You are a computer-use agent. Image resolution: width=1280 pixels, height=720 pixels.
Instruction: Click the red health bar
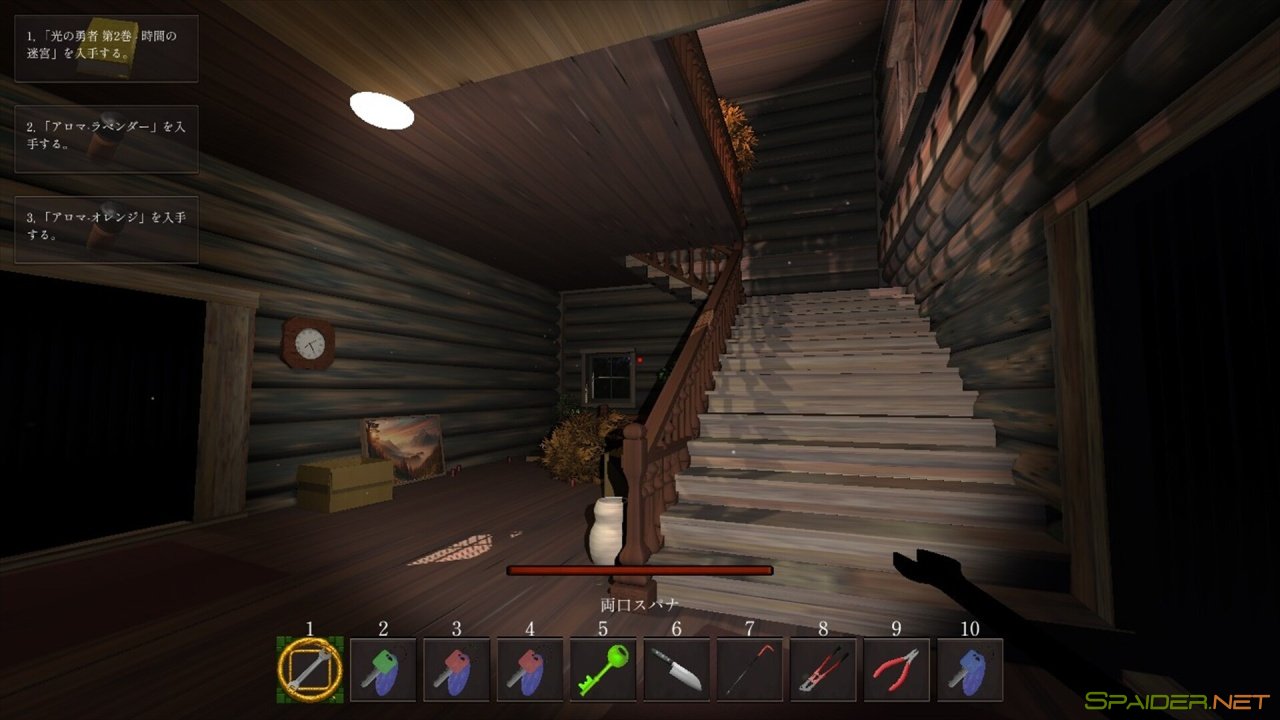(640, 568)
